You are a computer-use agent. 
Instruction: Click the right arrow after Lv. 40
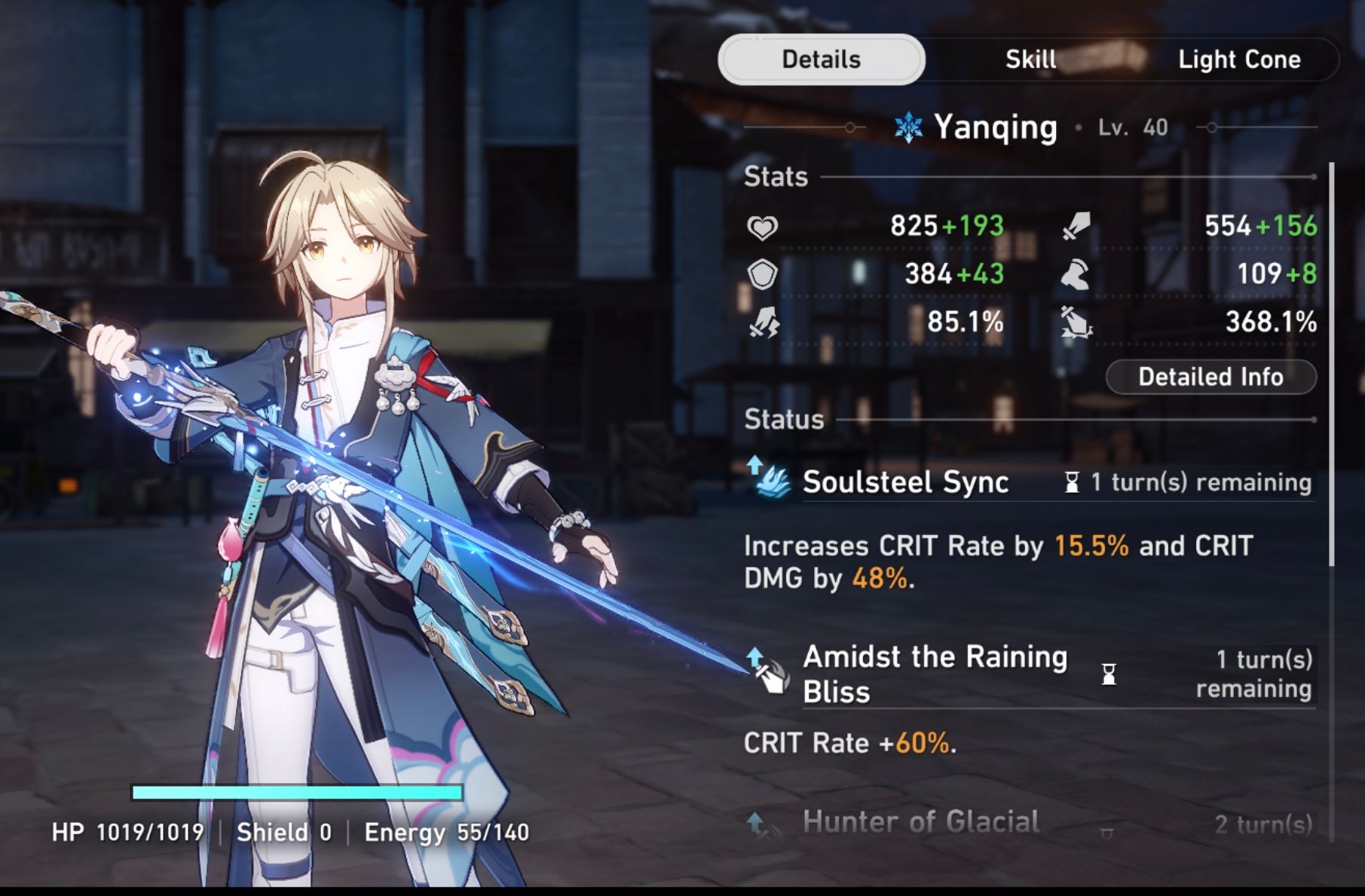pyautogui.click(x=1214, y=127)
